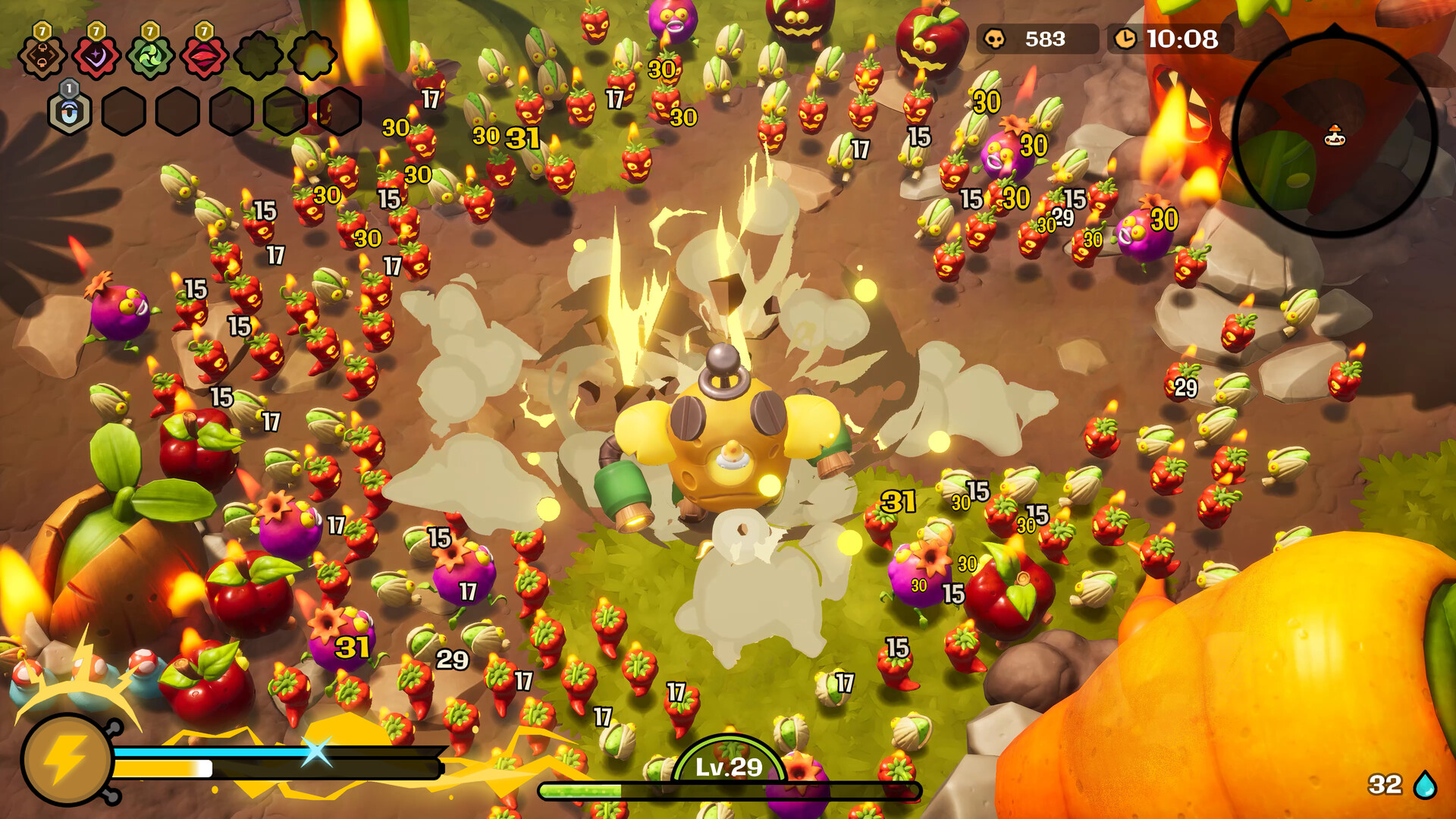Select the Lv.29 level badge
The height and width of the screenshot is (819, 1456).
[727, 768]
